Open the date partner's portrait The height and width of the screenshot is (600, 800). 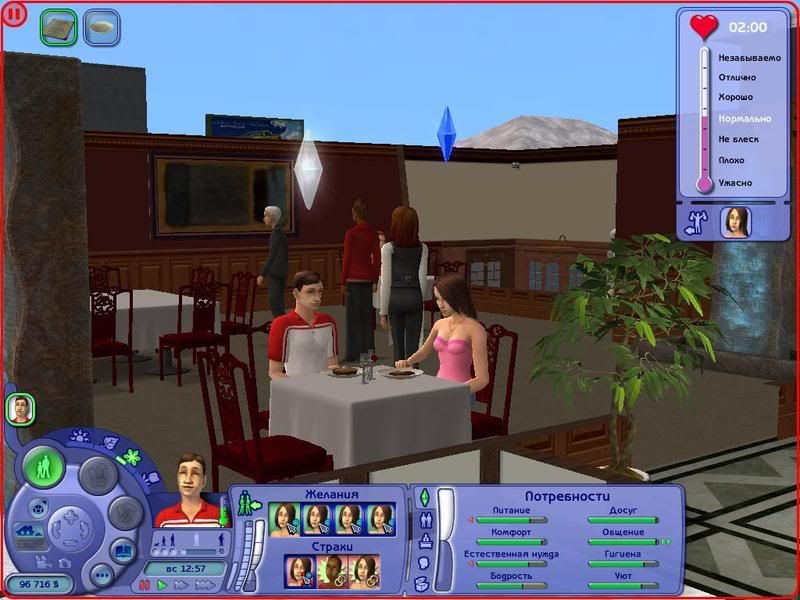tap(736, 221)
